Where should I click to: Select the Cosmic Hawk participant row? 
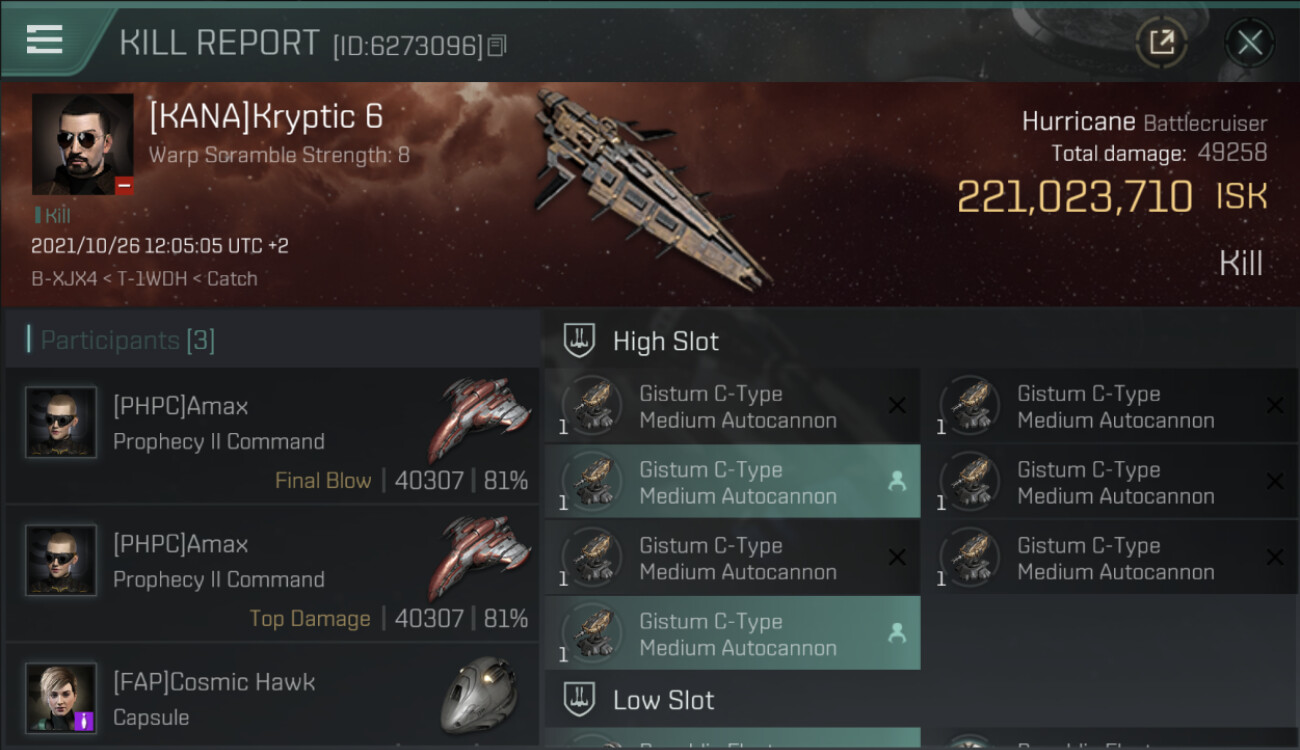tap(272, 698)
